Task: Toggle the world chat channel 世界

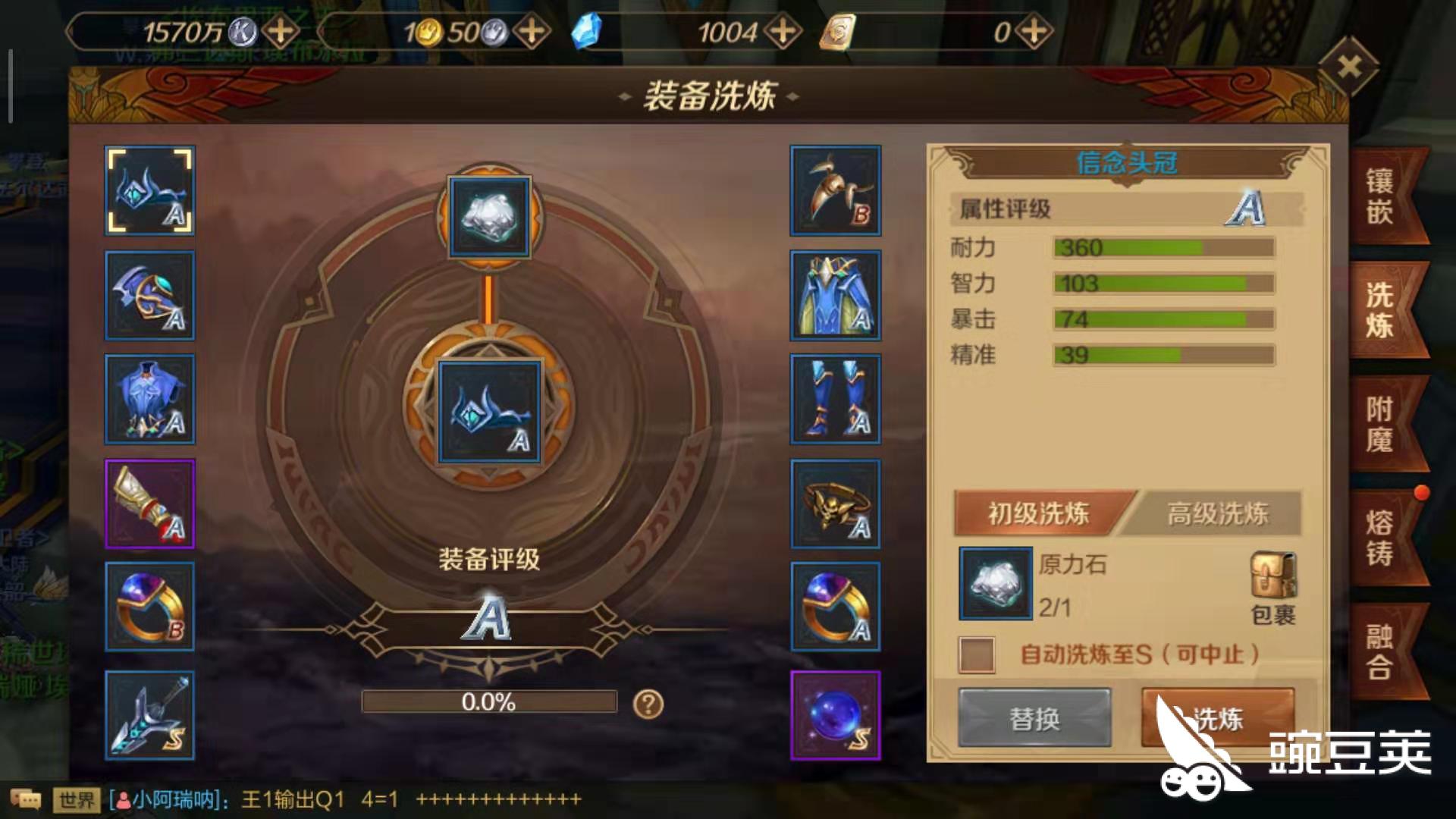Action: [77, 797]
